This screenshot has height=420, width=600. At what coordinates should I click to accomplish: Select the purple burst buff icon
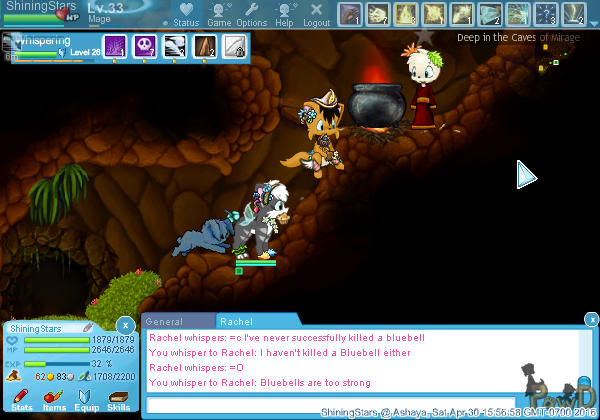115,44
